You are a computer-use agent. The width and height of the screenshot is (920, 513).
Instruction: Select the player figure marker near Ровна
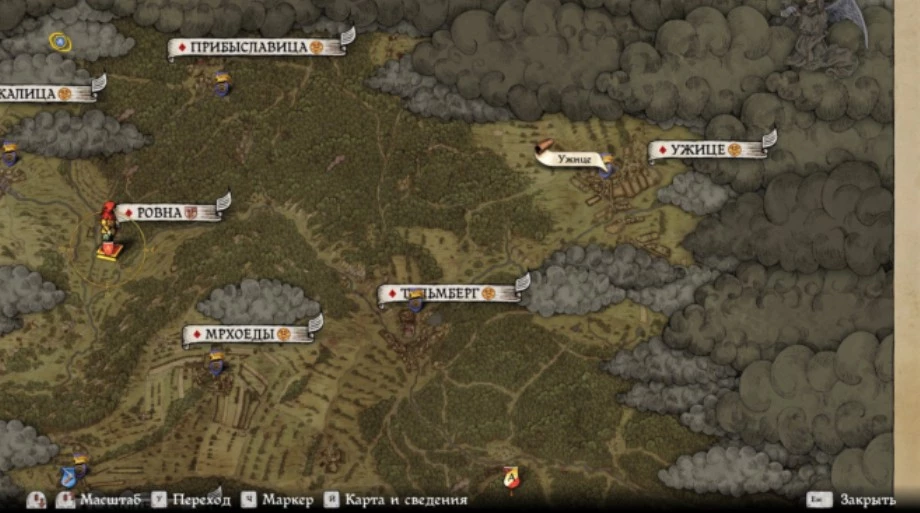[x=108, y=234]
